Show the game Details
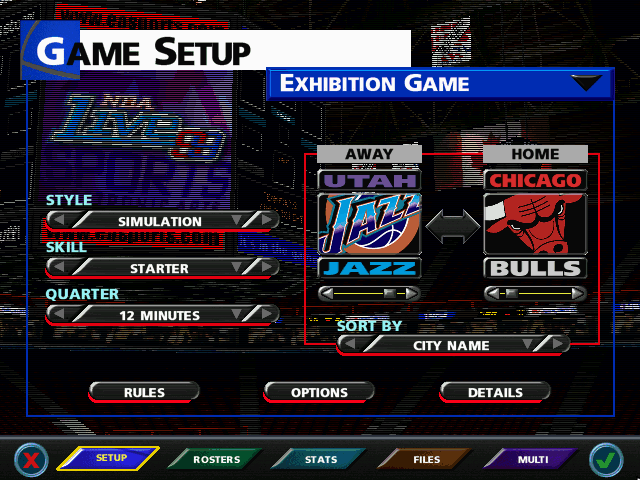 click(x=494, y=393)
